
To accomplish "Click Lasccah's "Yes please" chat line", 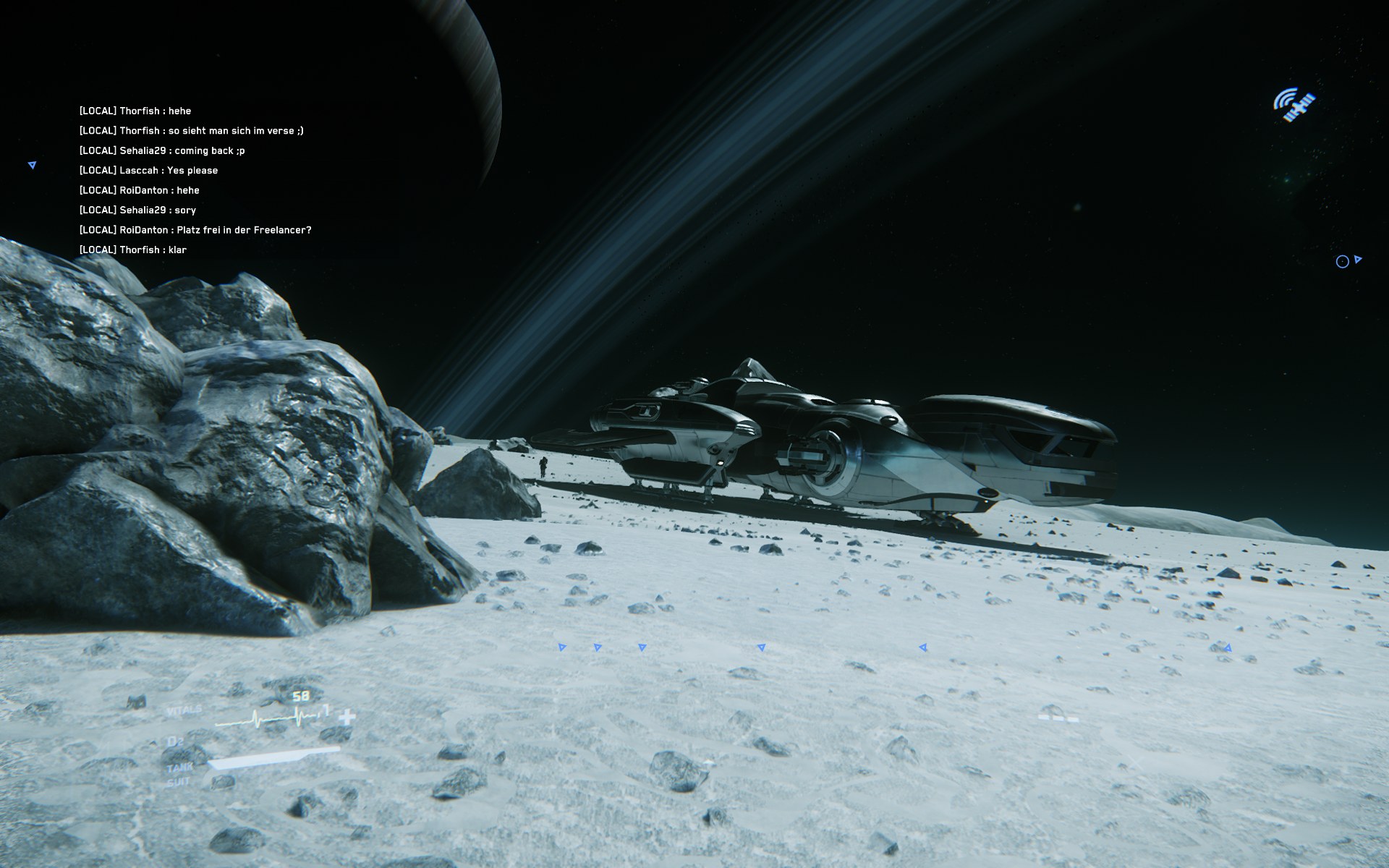I will pos(148,171).
